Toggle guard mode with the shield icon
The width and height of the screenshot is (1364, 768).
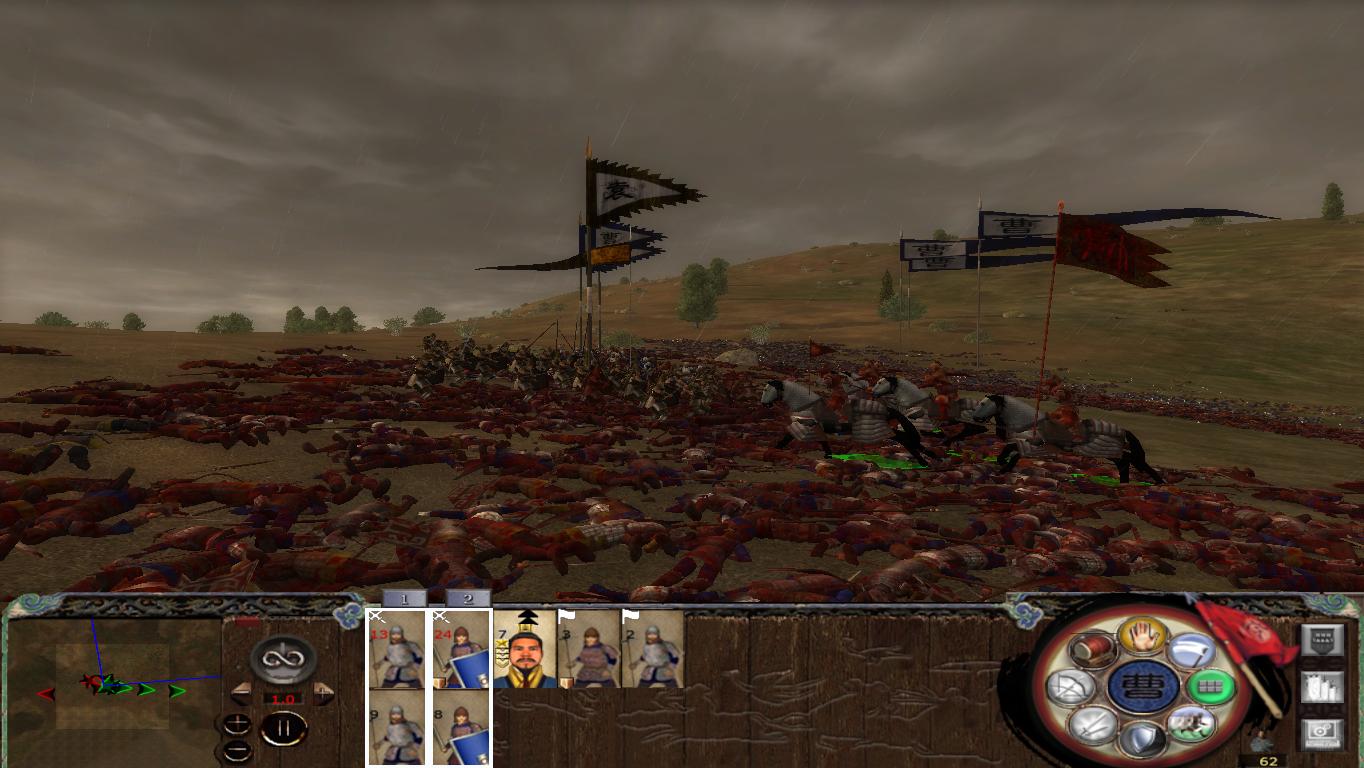coord(1143,735)
